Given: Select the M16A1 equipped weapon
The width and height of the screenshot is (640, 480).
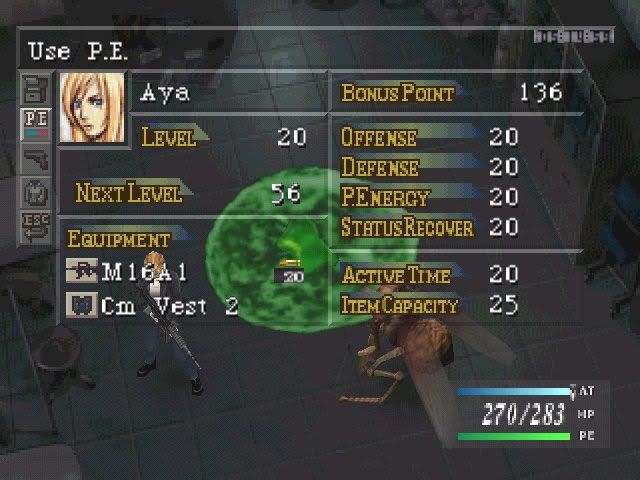Looking at the screenshot, I should (145, 272).
